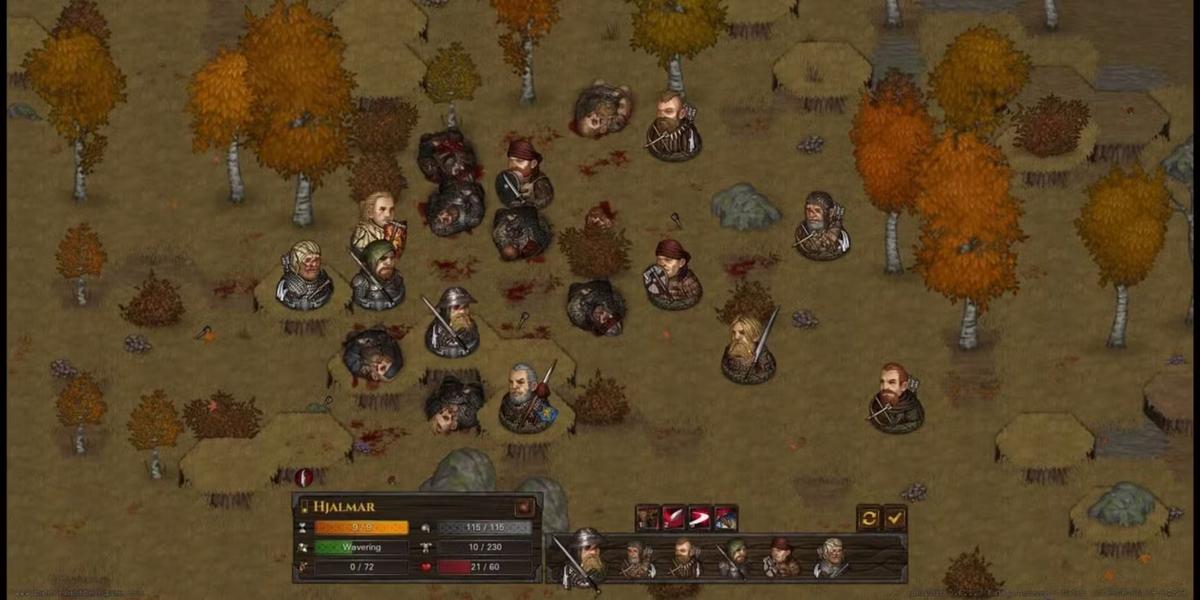Pick the grey-bearded archer turn order portrait

(x=636, y=559)
